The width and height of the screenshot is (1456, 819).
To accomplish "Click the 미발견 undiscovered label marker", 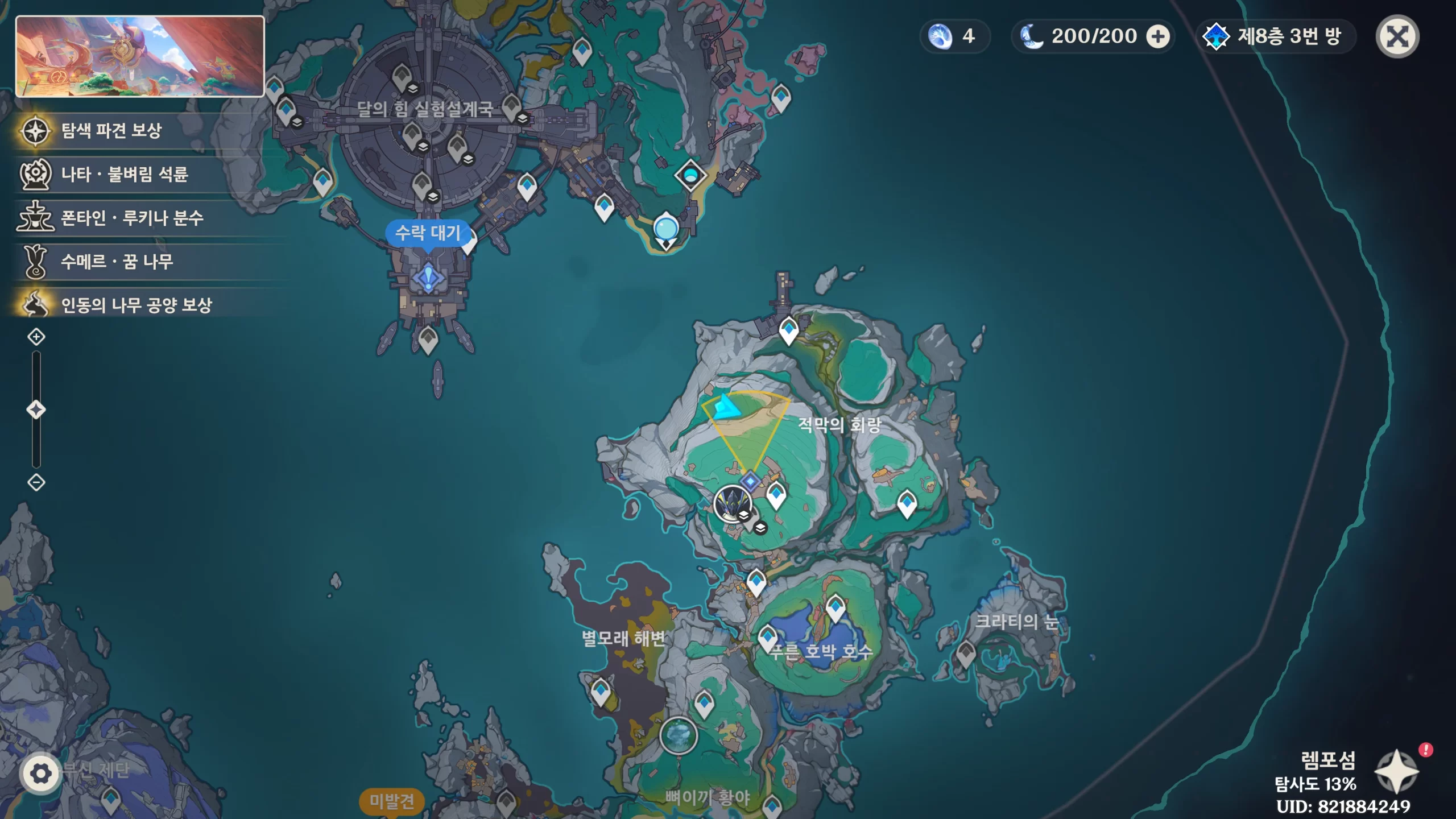I will point(392,801).
